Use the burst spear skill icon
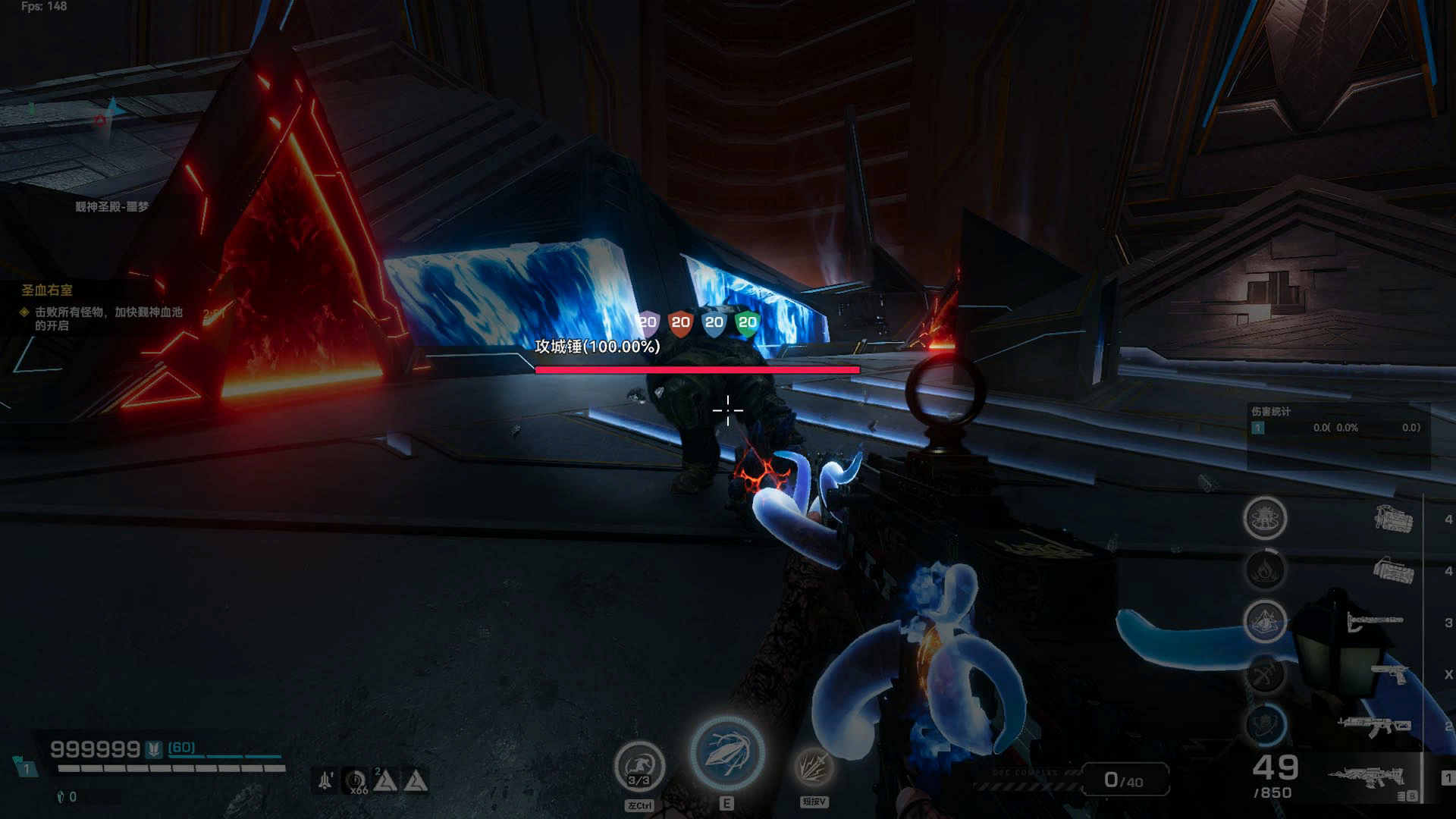1456x819 pixels. click(814, 766)
